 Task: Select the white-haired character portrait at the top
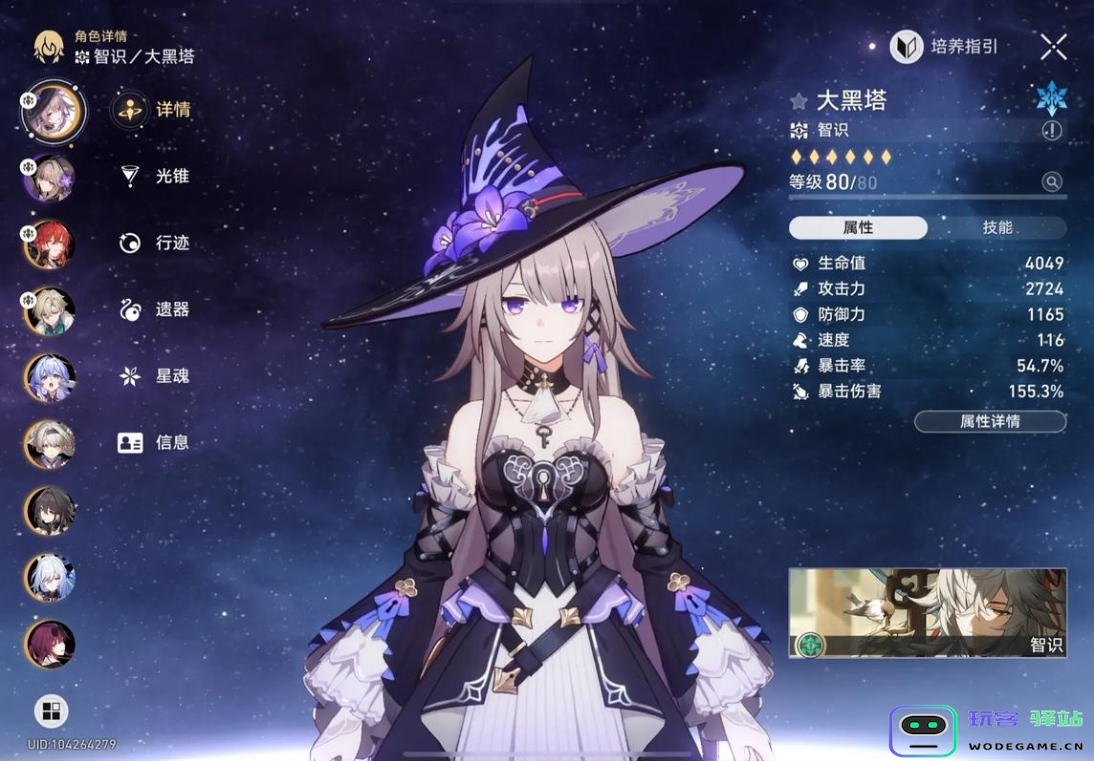click(52, 111)
